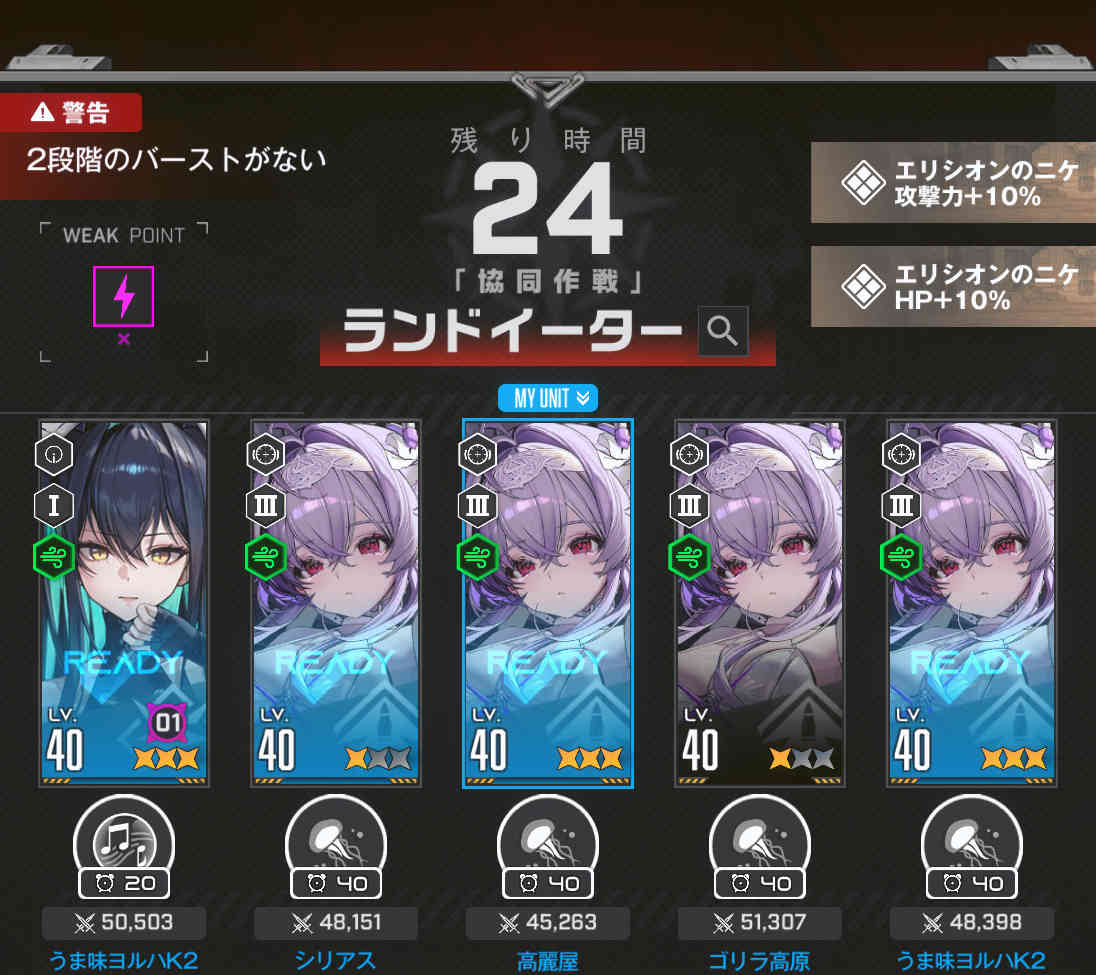
Task: Choose シリアス's purple-haired unit card
Action: pos(336,603)
